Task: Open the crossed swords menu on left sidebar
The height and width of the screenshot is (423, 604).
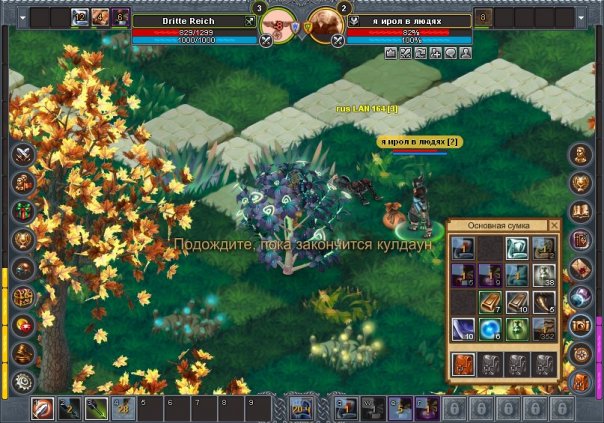Action: [x=22, y=155]
